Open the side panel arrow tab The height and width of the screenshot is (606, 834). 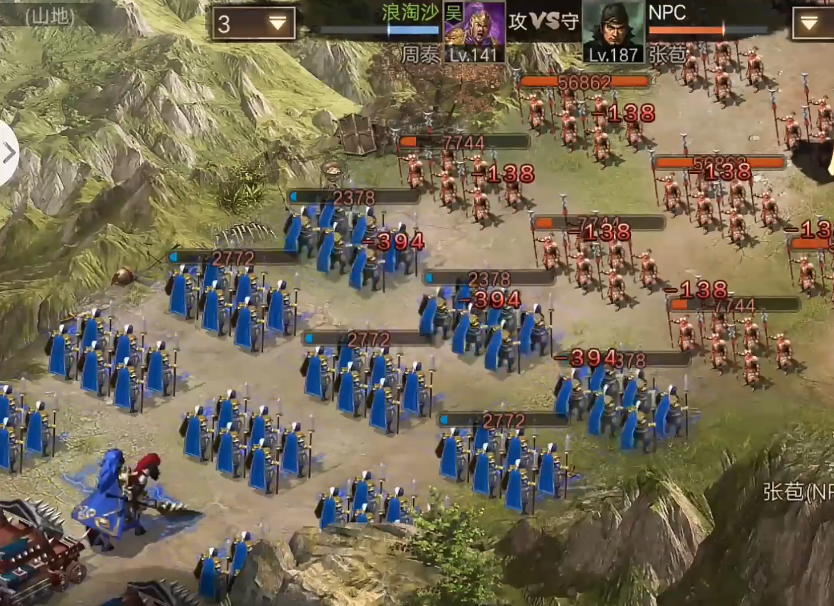tap(9, 153)
